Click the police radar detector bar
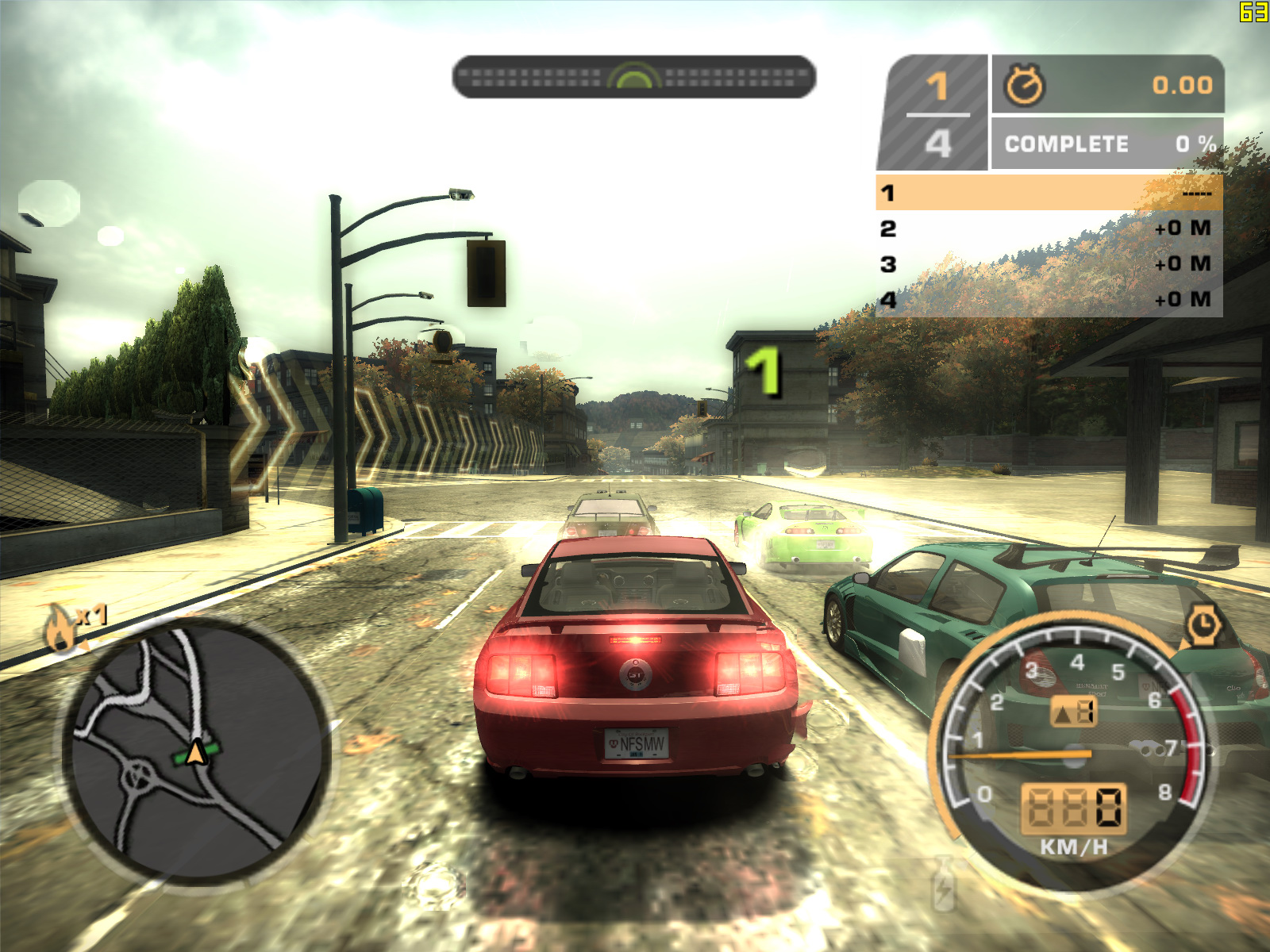The width and height of the screenshot is (1270, 952). tap(633, 77)
